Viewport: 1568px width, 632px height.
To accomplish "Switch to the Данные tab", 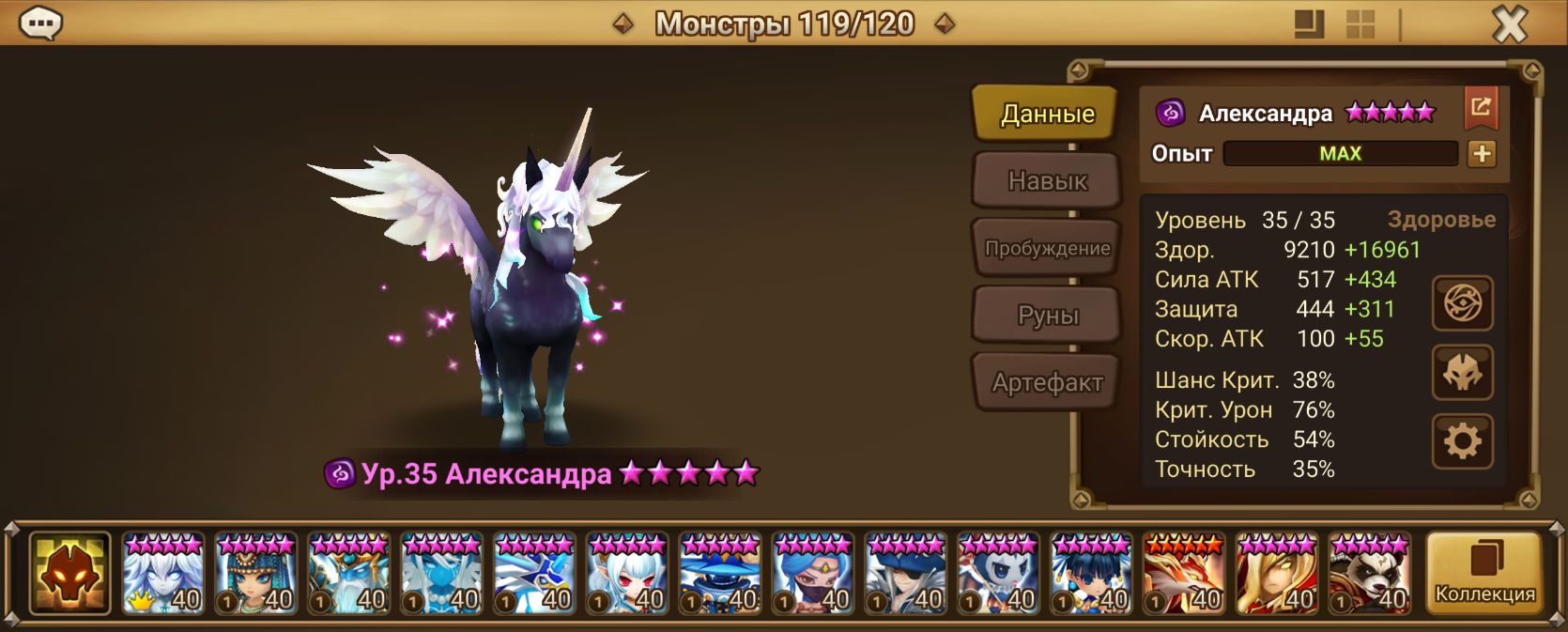I will (1047, 114).
